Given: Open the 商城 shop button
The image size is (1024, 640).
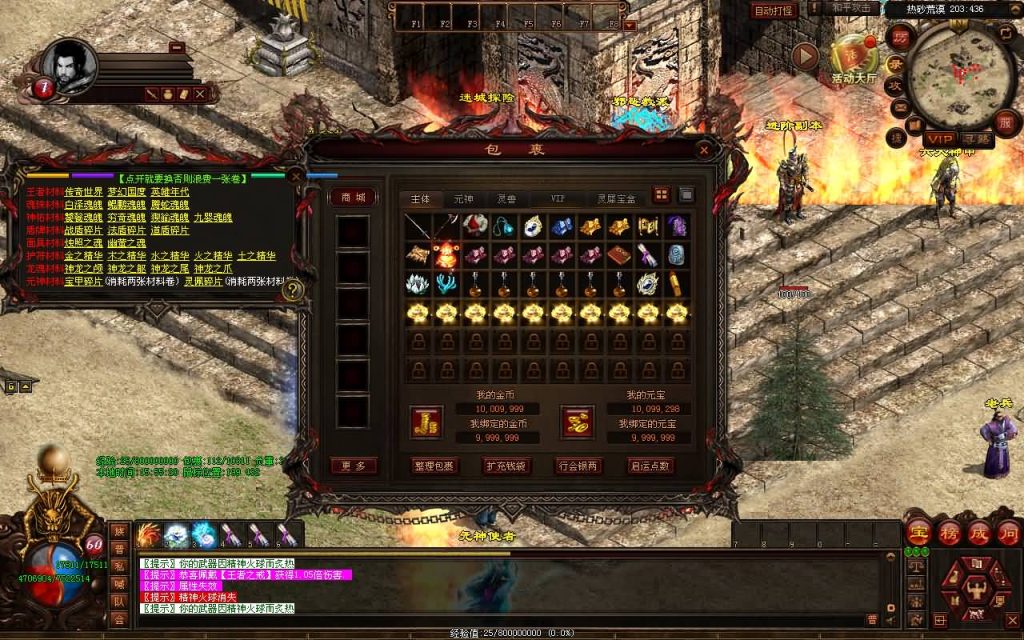Looking at the screenshot, I should (354, 197).
